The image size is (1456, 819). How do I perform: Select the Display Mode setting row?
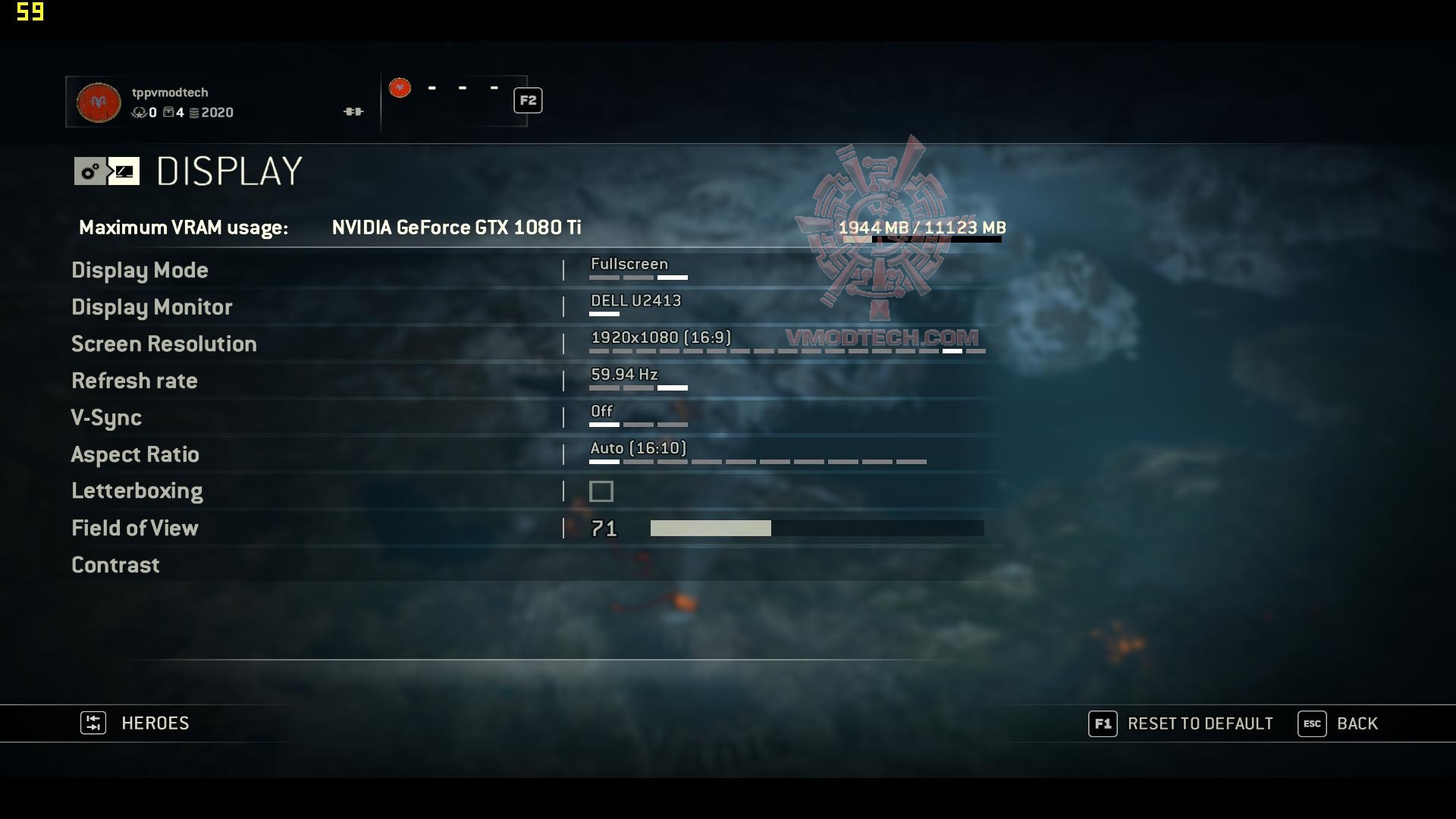click(140, 271)
